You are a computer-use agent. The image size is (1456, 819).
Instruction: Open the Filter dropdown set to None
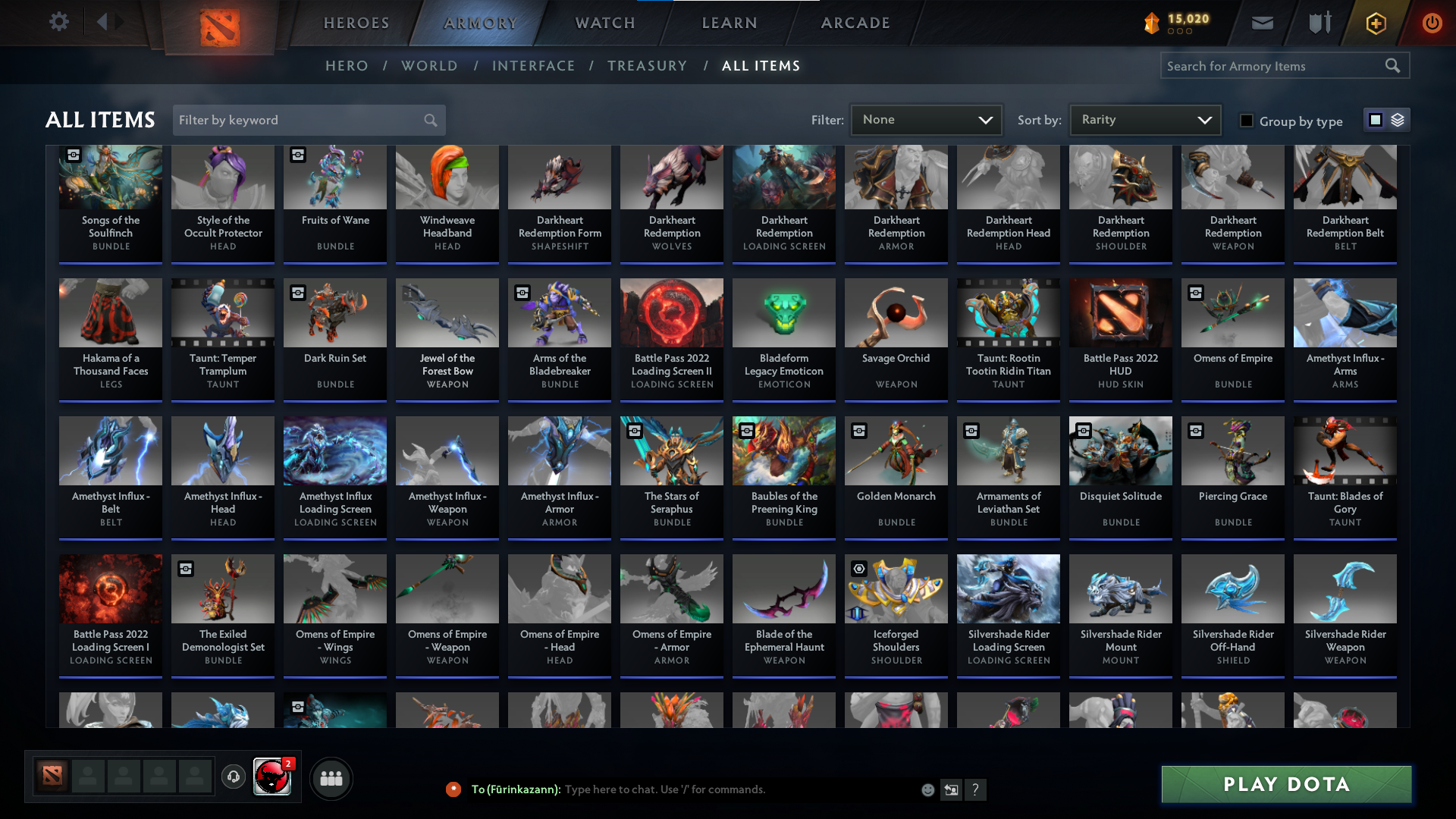point(925,119)
